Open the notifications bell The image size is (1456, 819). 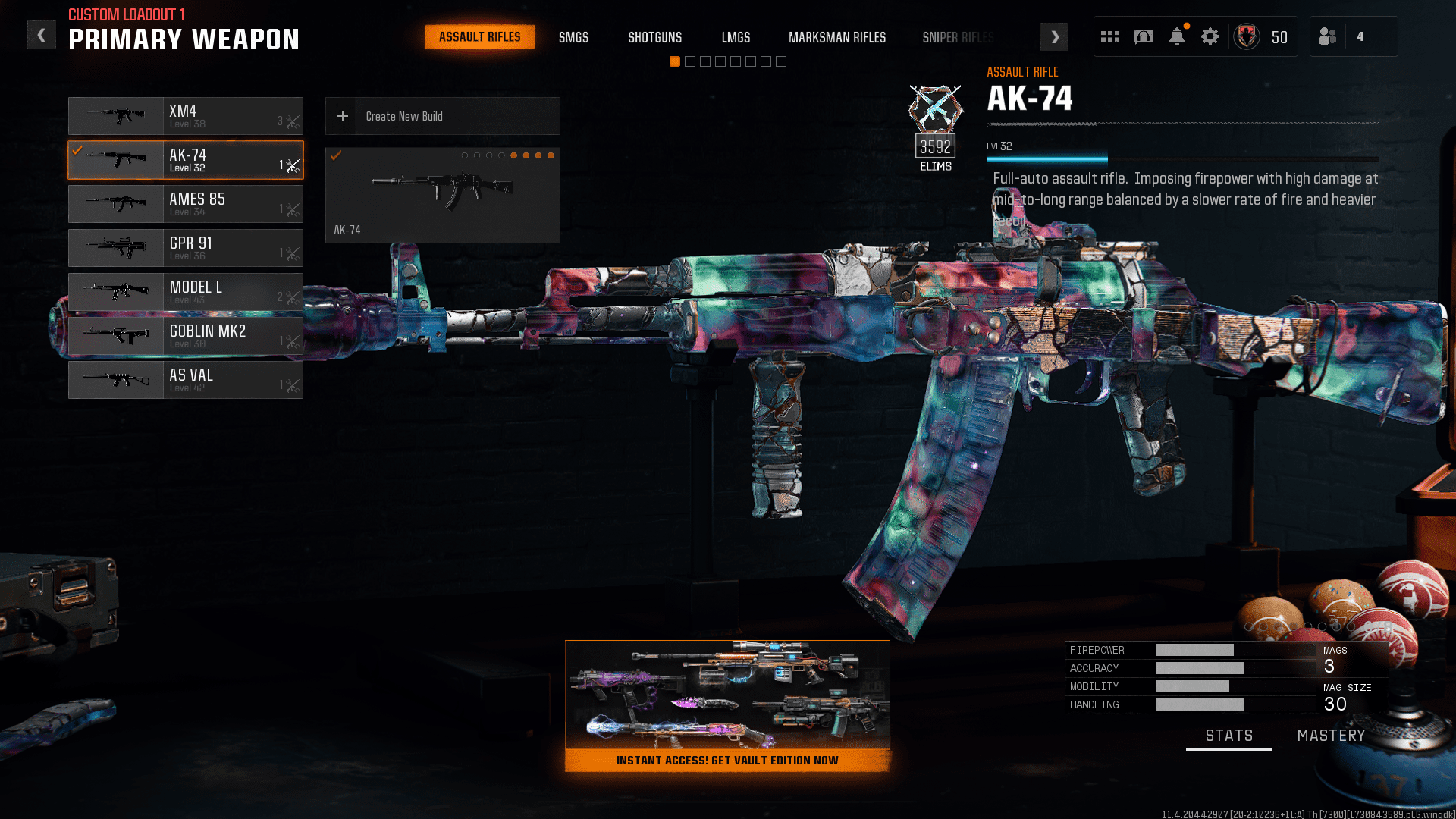(1176, 36)
